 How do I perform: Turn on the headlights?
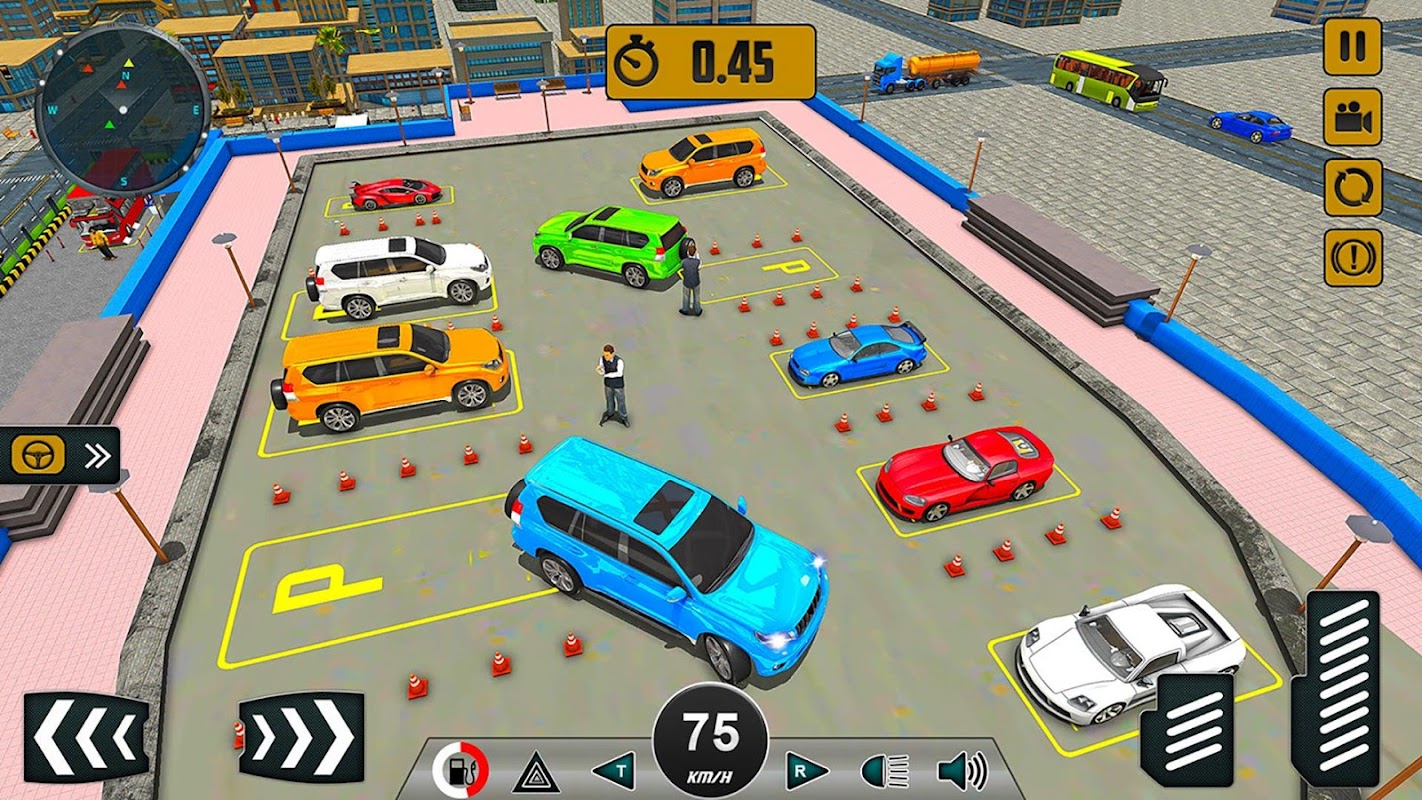click(885, 771)
